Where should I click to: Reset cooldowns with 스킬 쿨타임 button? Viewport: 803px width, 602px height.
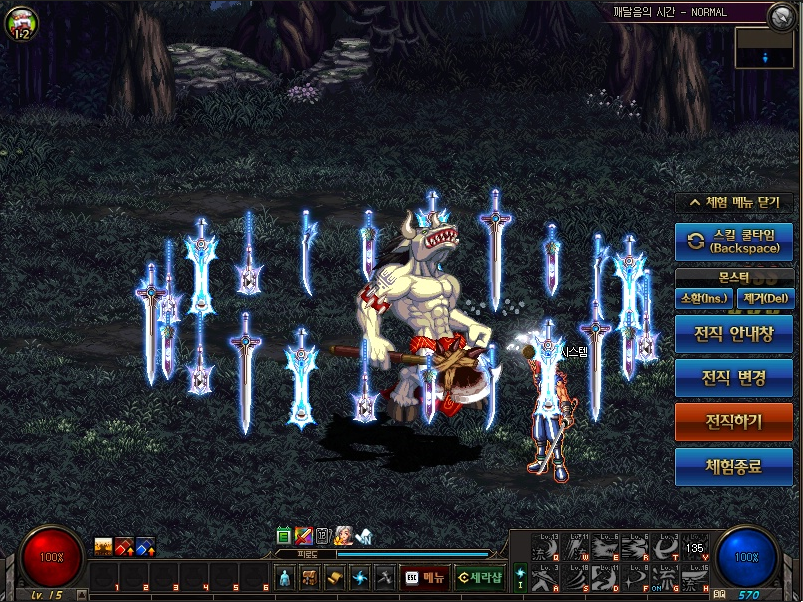pyautogui.click(x=734, y=242)
